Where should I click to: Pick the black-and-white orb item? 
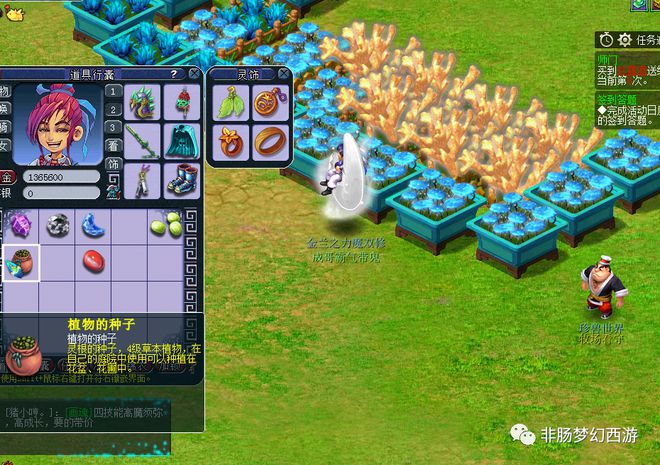(57, 226)
